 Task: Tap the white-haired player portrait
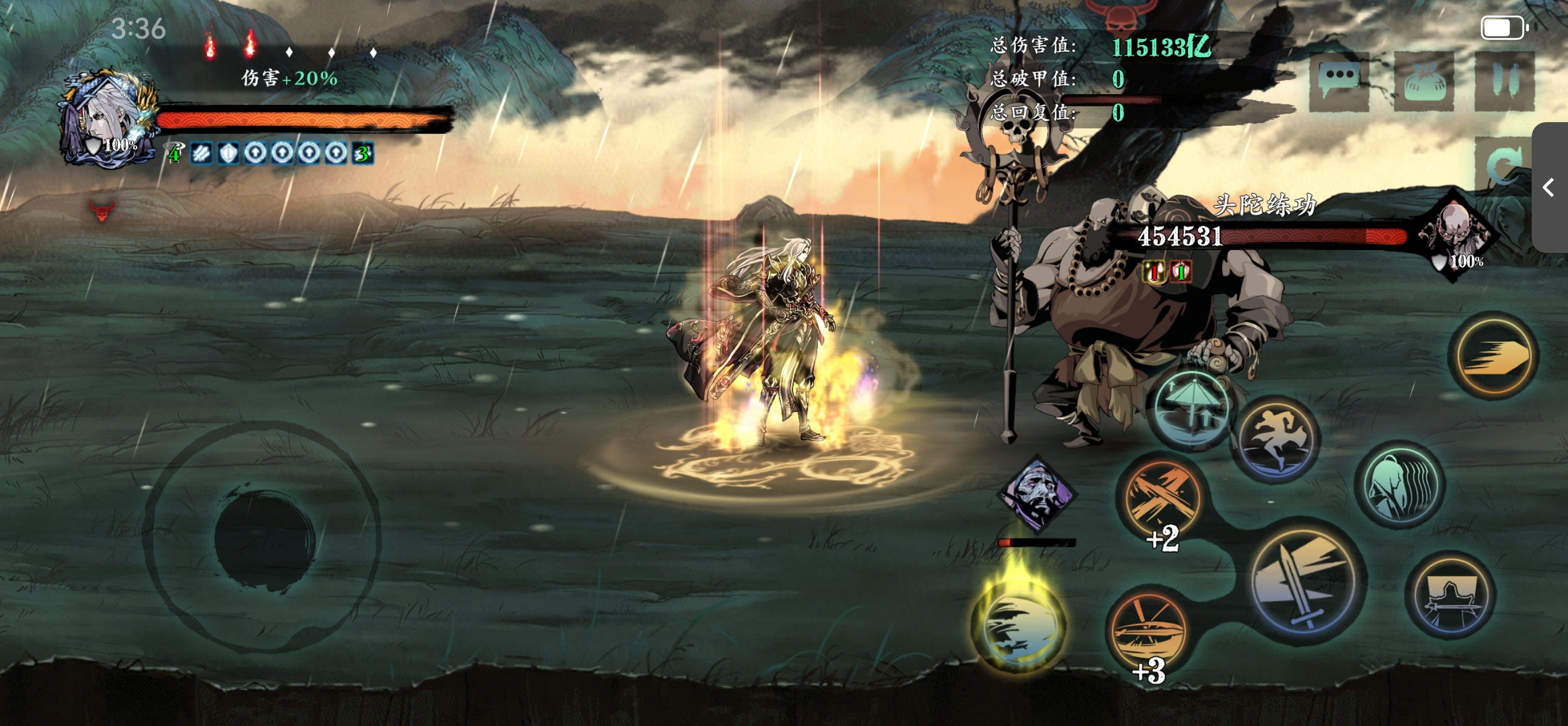108,120
